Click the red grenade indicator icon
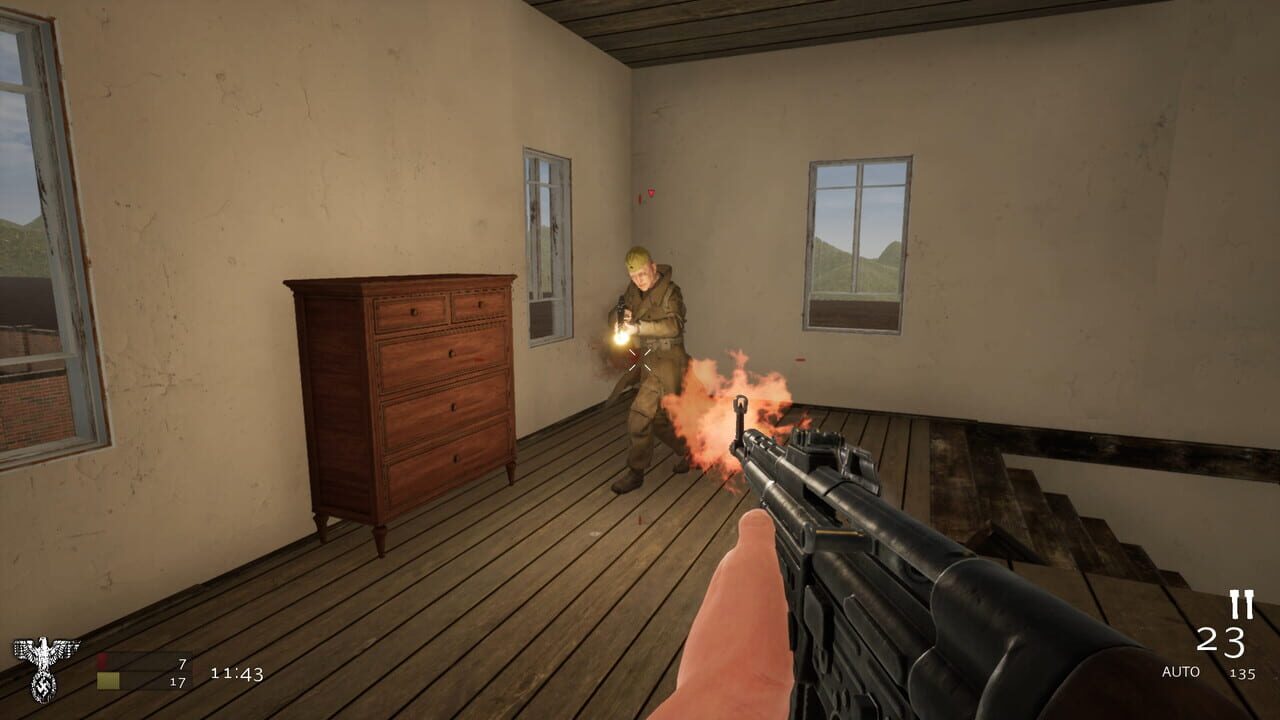The height and width of the screenshot is (720, 1280). tap(103, 661)
